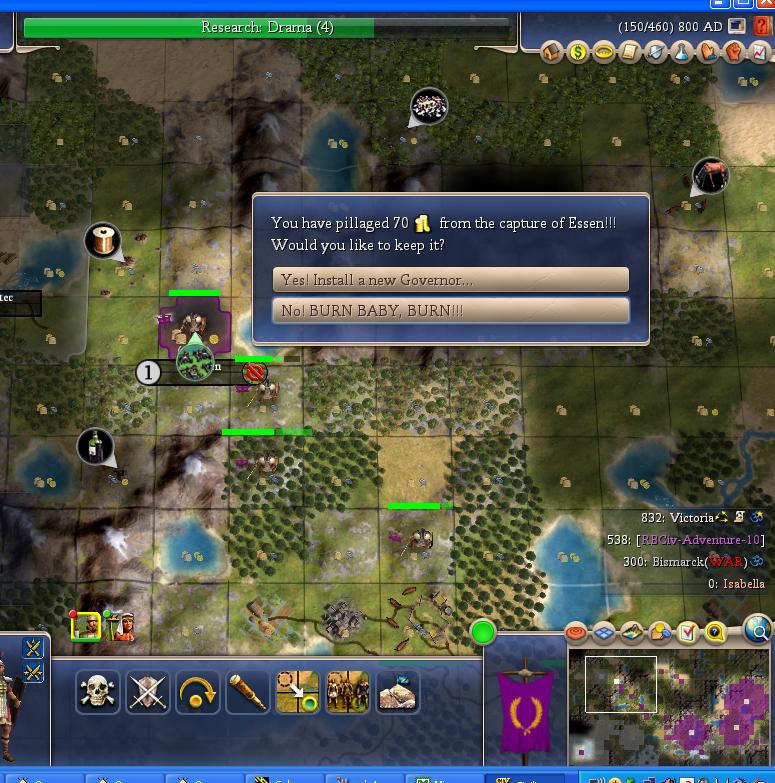This screenshot has width=775, height=783.
Task: Activate the spyglass action
Action: (247, 692)
